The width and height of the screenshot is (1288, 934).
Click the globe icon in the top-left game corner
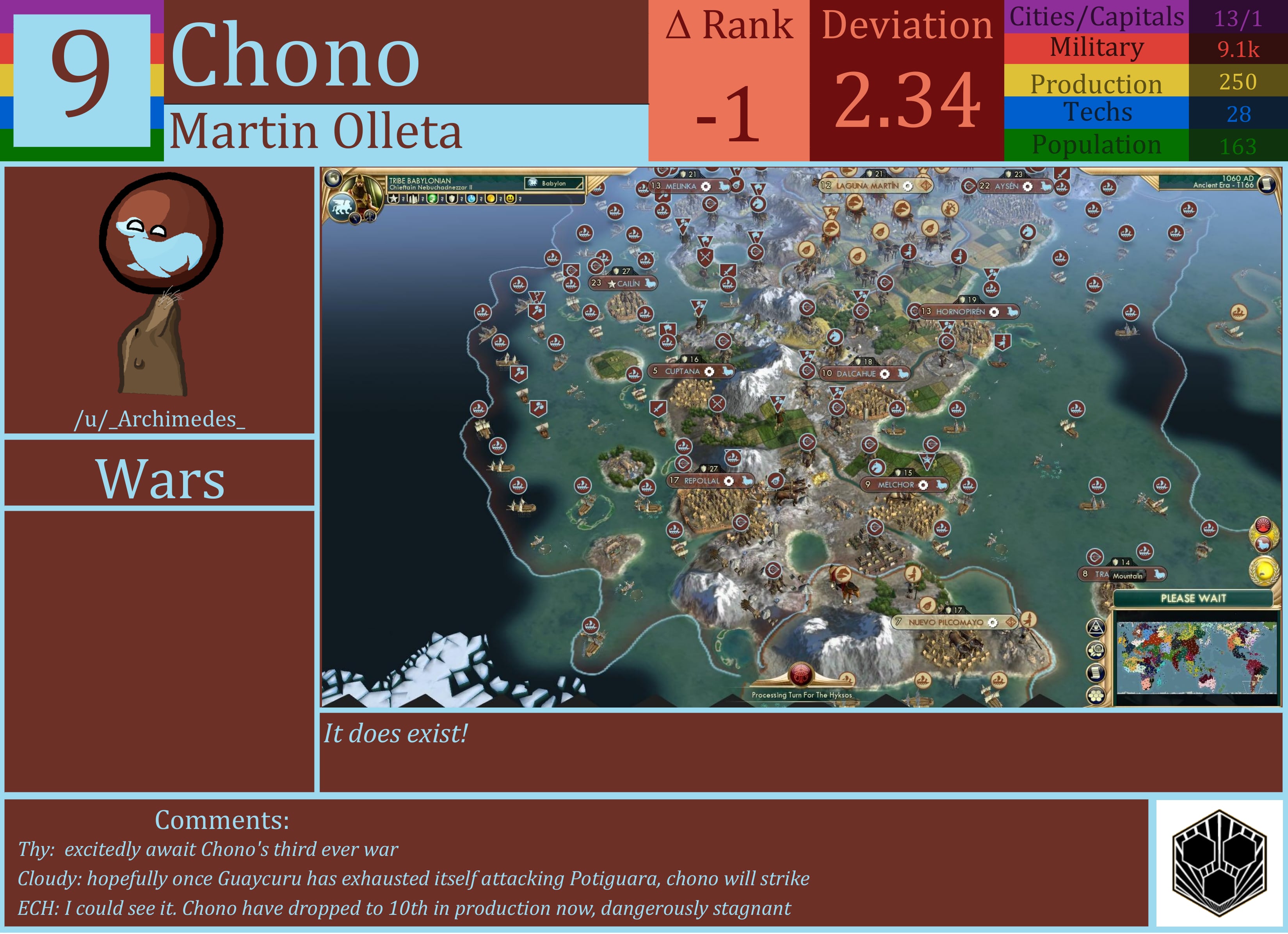[333, 179]
